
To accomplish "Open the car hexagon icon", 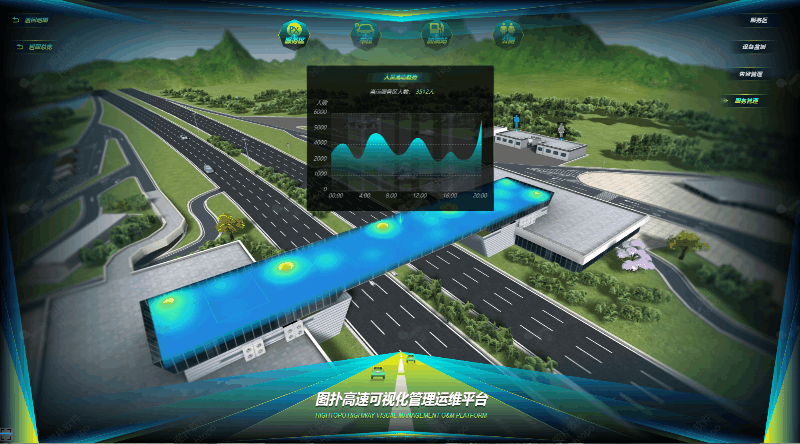I will [x=365, y=34].
